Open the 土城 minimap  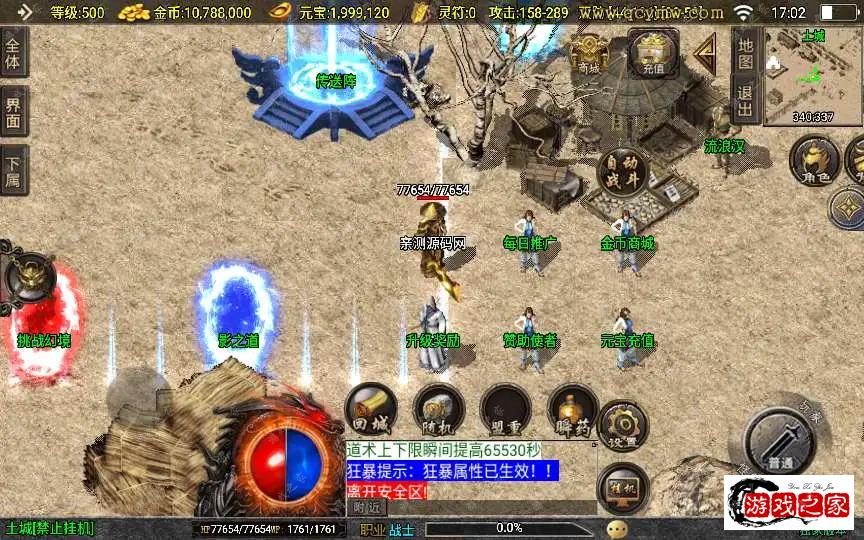pyautogui.click(x=812, y=76)
